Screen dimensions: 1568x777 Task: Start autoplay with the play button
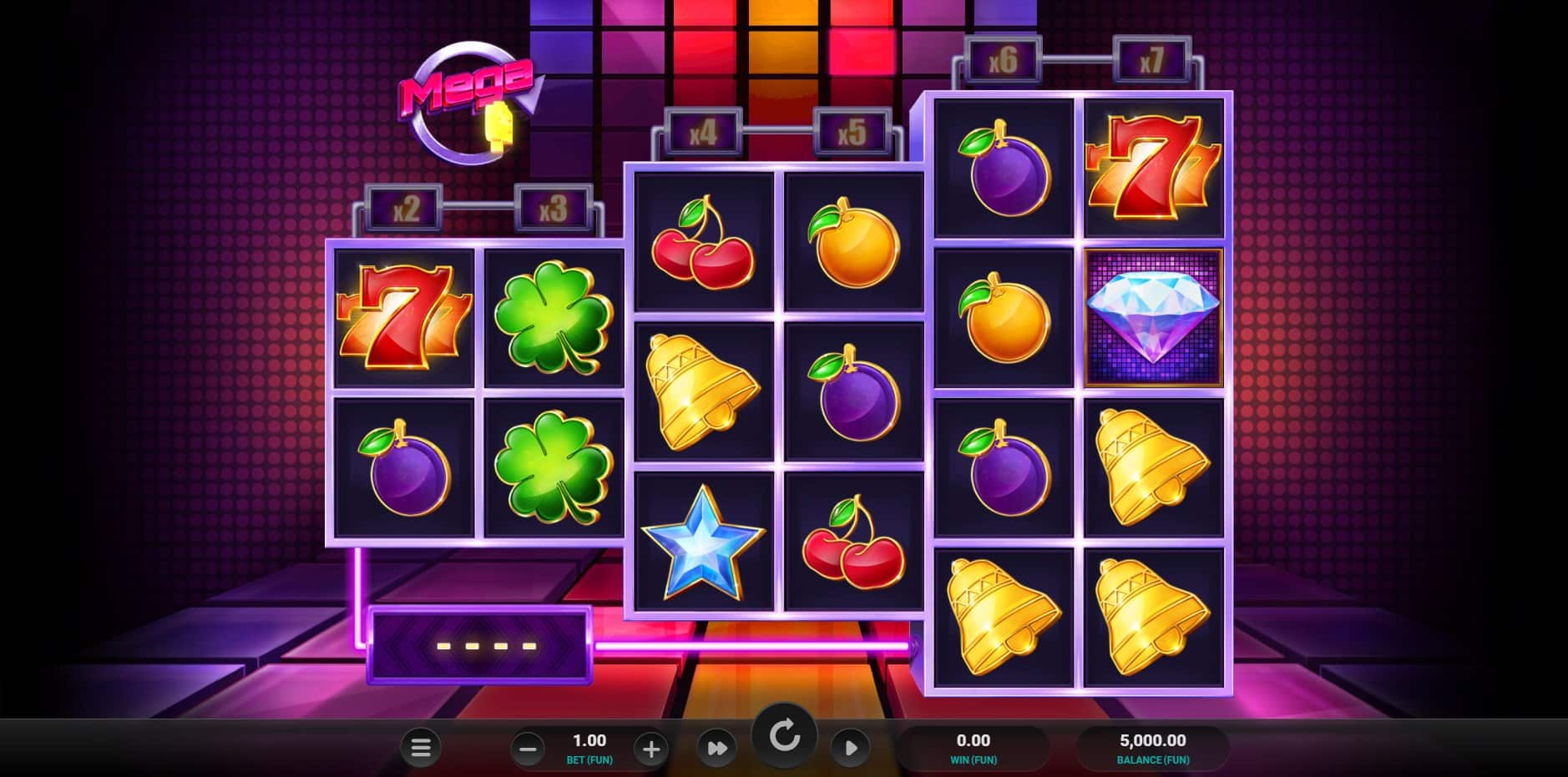point(850,748)
